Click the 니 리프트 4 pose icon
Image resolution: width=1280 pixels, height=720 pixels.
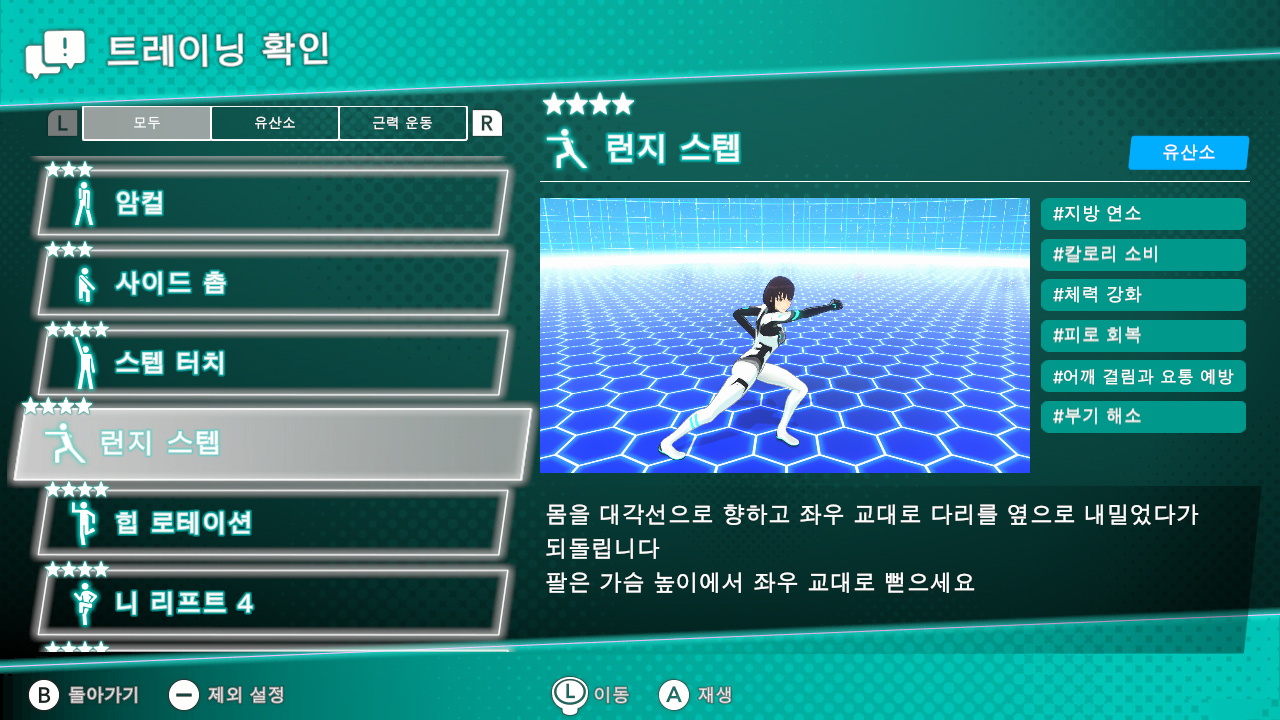tap(84, 601)
